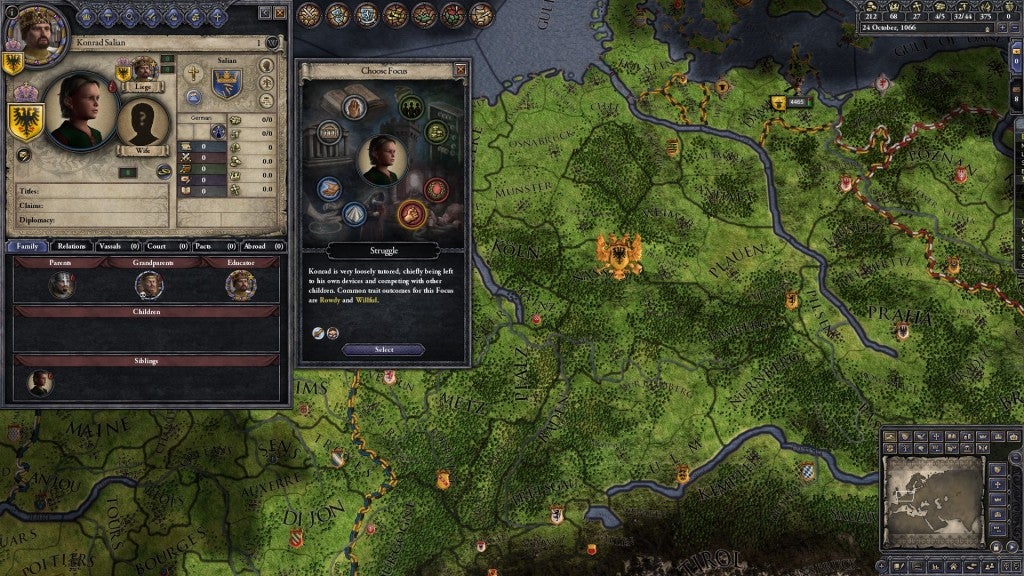Close the Choose Focus window
The height and width of the screenshot is (576, 1024).
pyautogui.click(x=460, y=70)
